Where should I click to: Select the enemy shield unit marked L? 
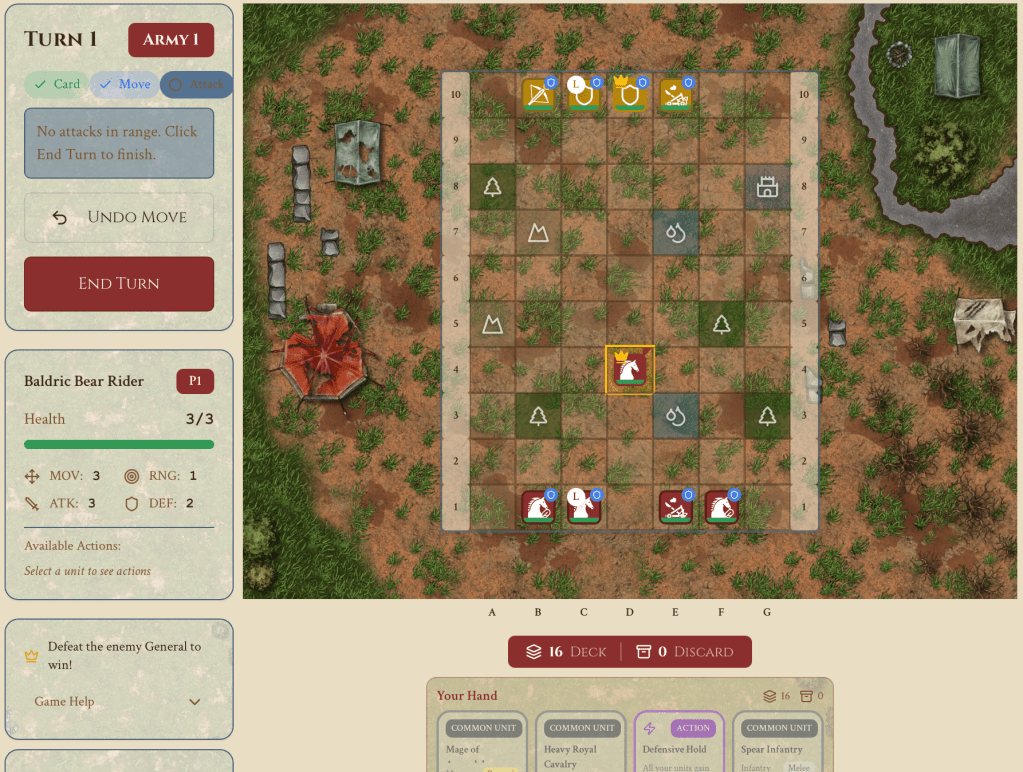pos(584,95)
